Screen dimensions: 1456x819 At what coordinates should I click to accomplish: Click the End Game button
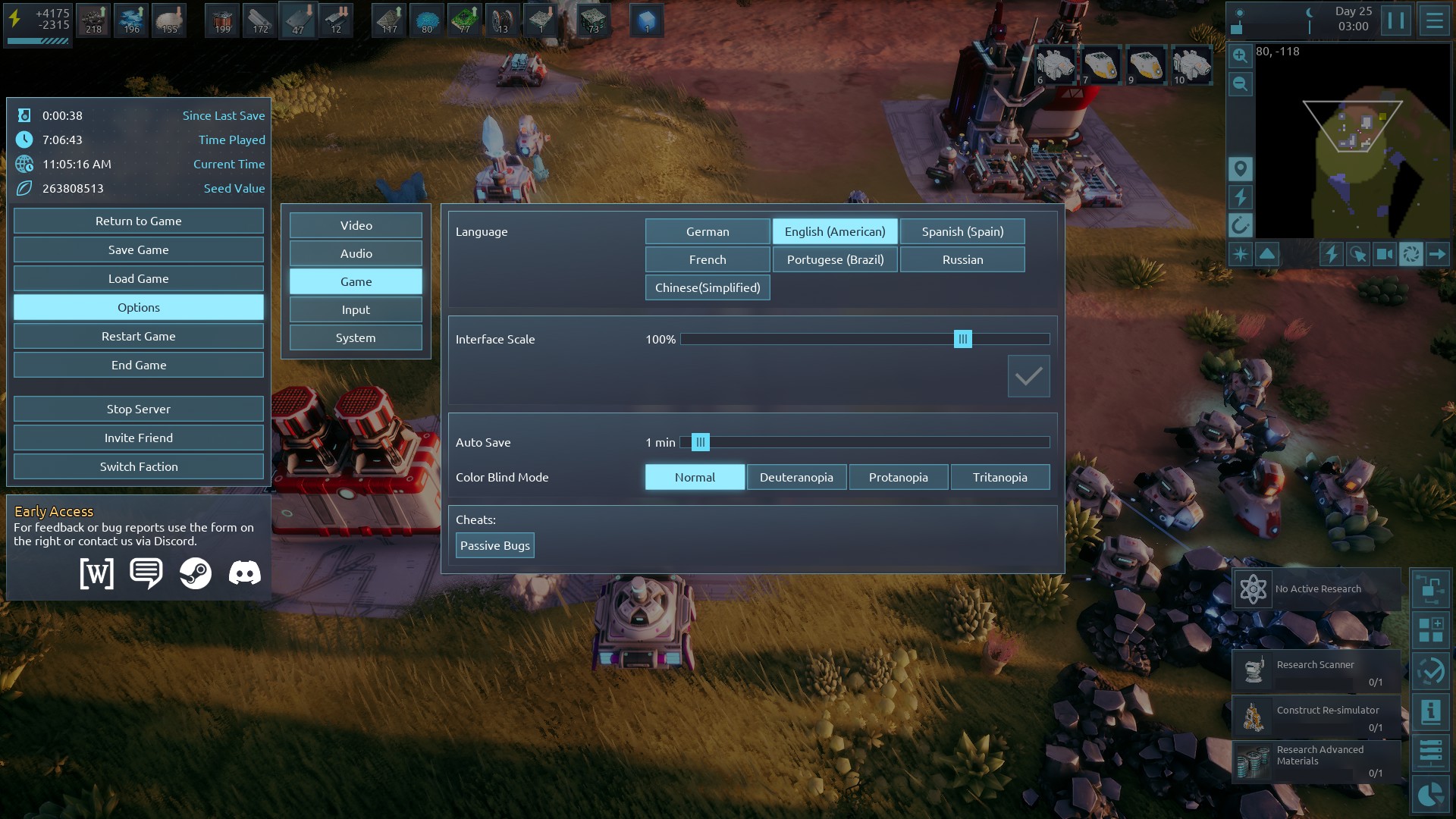tap(138, 365)
